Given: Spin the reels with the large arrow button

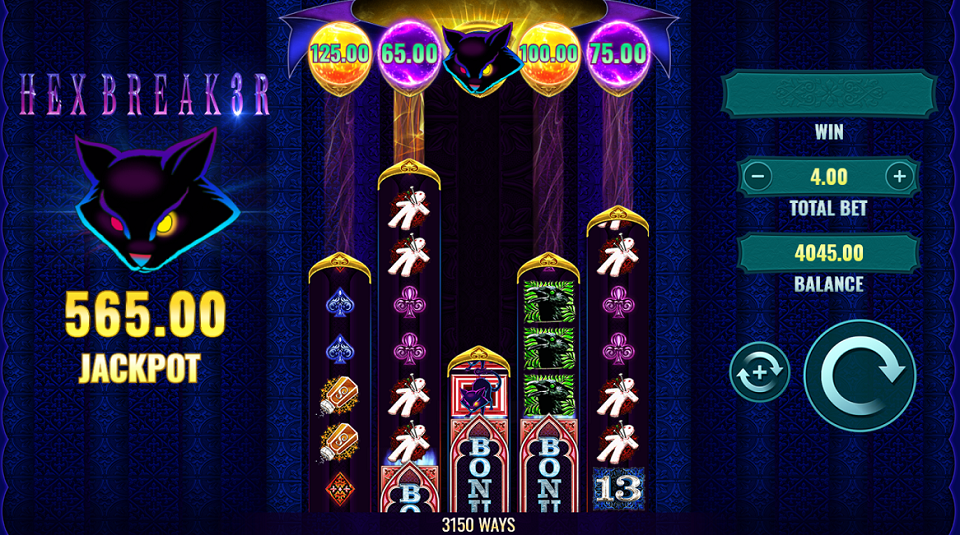Looking at the screenshot, I should (x=859, y=375).
